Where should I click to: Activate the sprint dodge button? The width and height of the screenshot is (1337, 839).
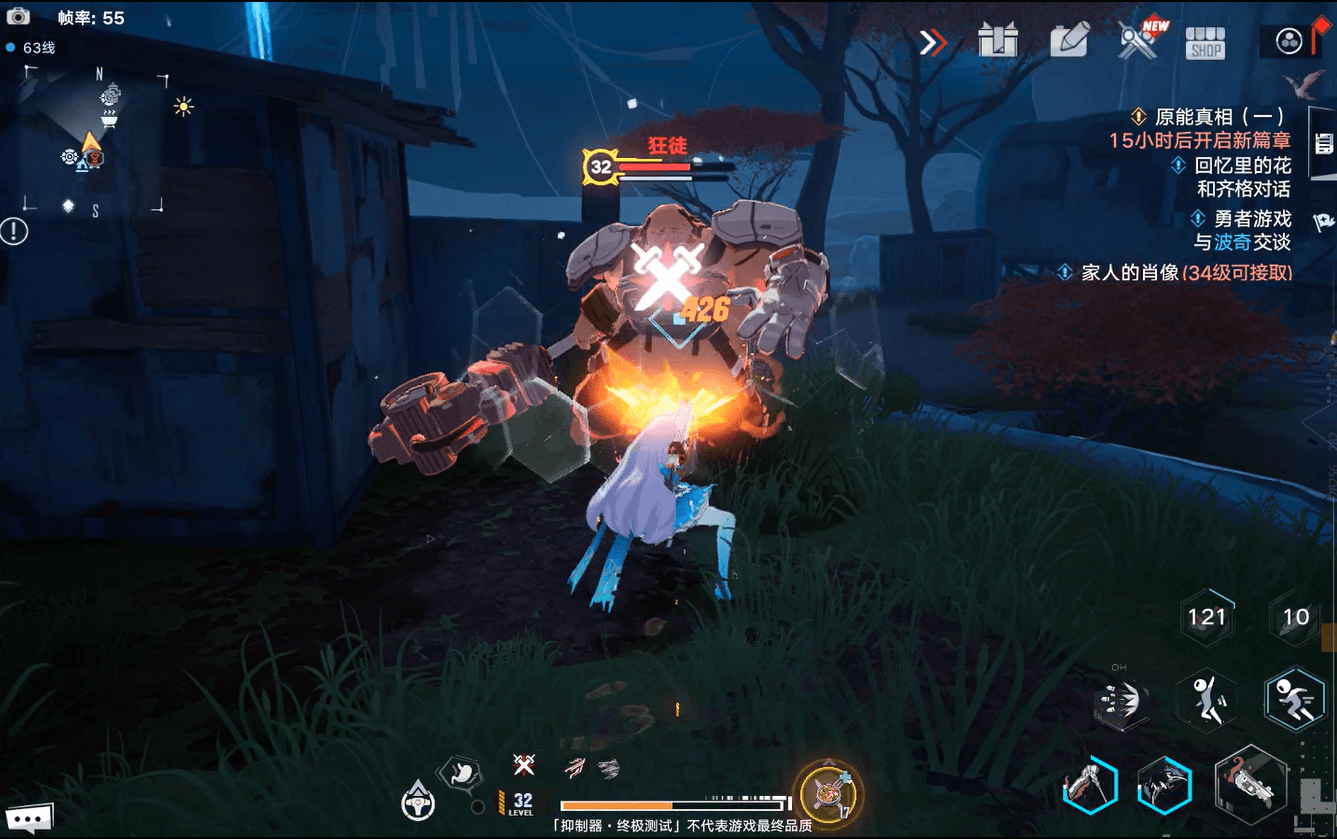(1294, 697)
